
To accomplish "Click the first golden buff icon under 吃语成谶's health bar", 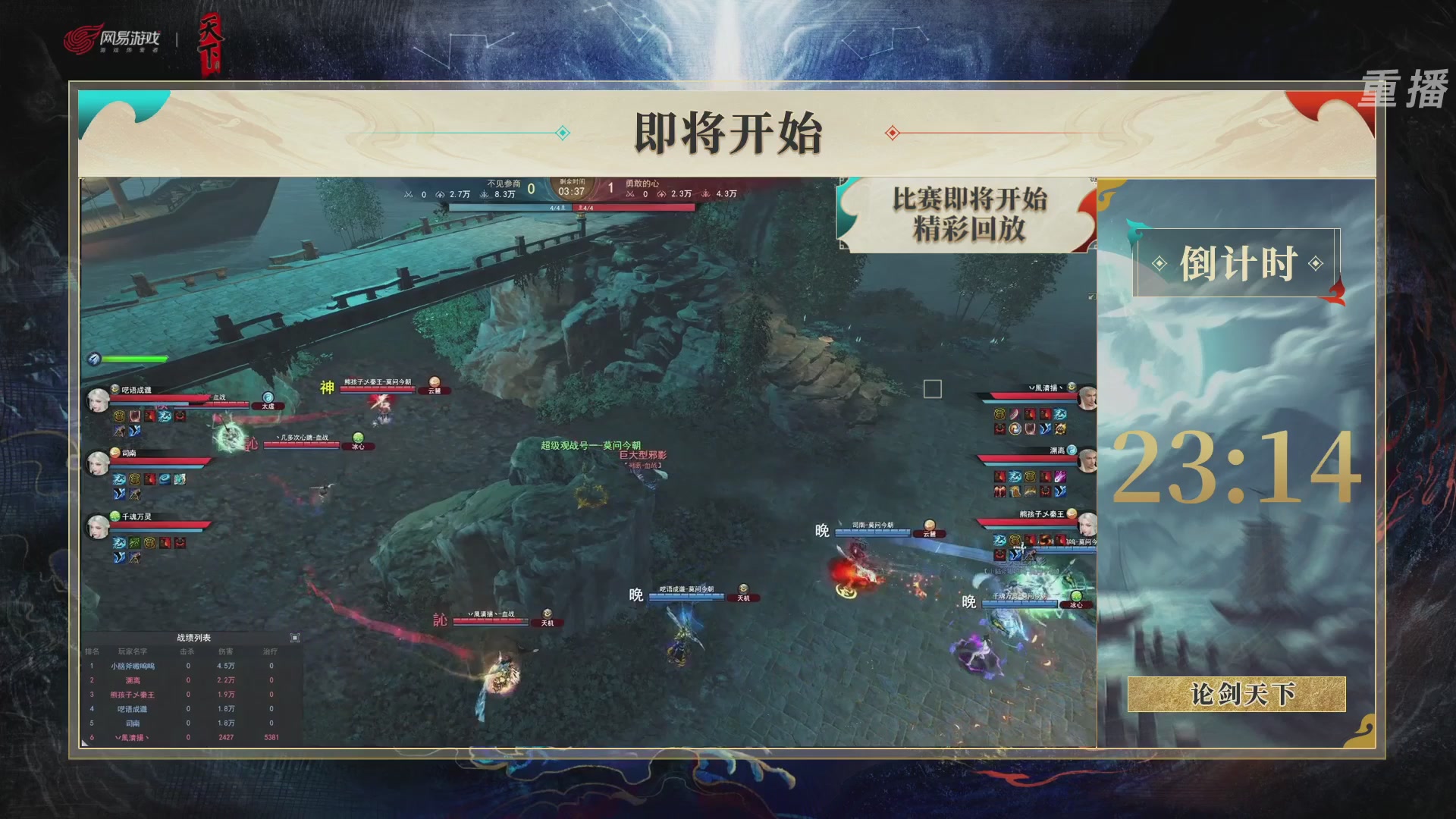I will coord(118,415).
